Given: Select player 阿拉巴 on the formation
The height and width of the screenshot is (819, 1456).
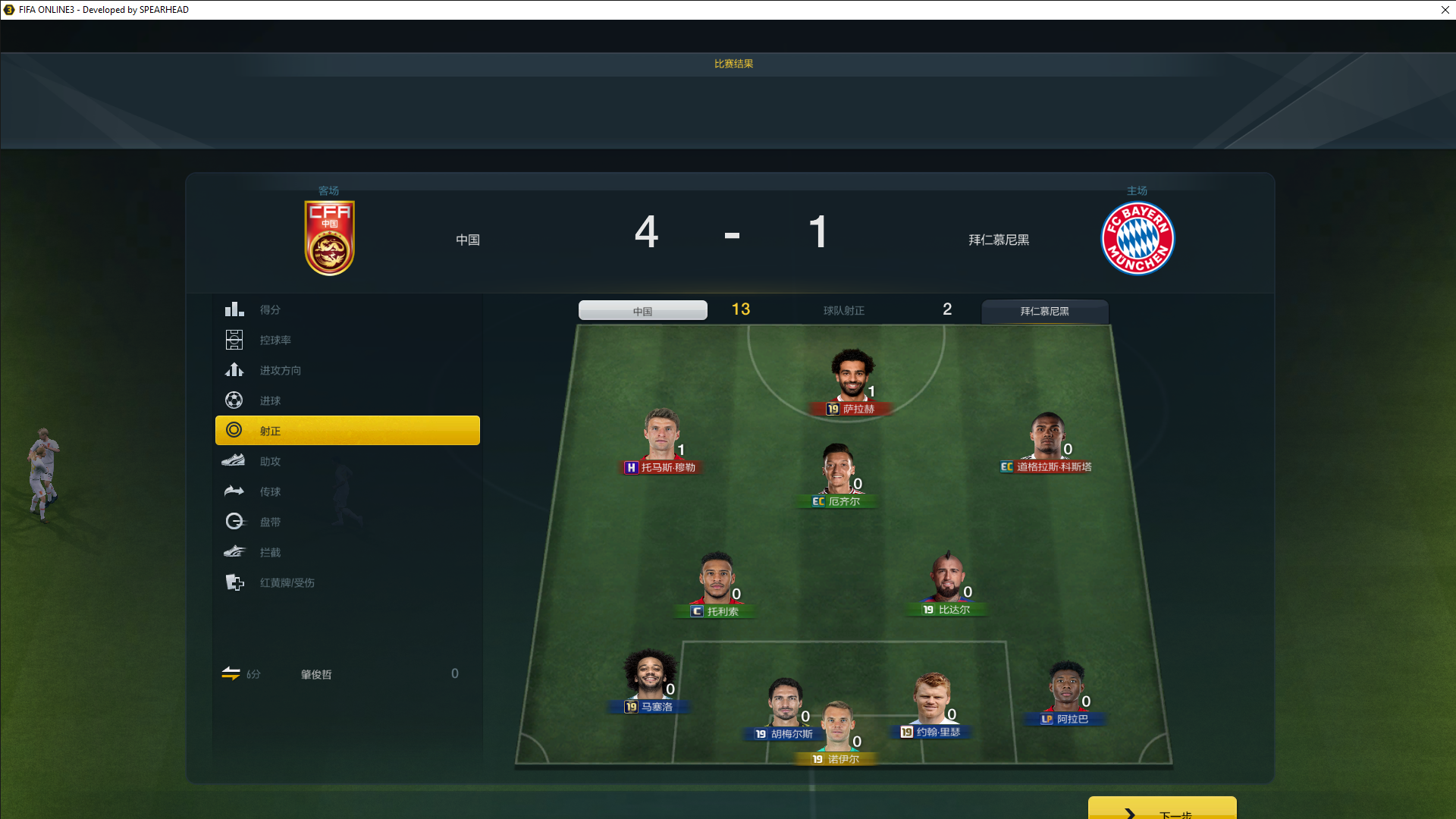Looking at the screenshot, I should click(x=1066, y=690).
